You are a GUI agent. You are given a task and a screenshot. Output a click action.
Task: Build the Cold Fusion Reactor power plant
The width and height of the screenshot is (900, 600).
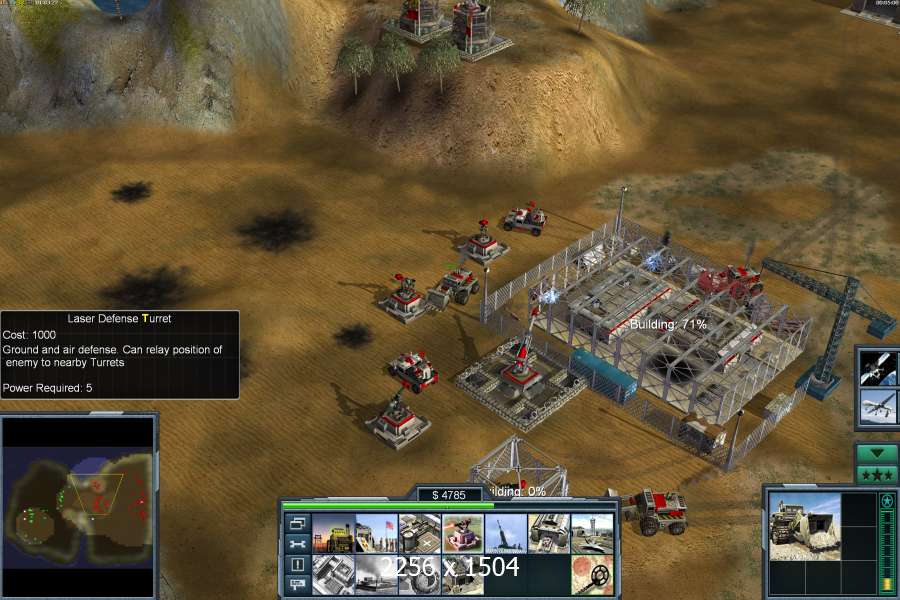tap(333, 534)
